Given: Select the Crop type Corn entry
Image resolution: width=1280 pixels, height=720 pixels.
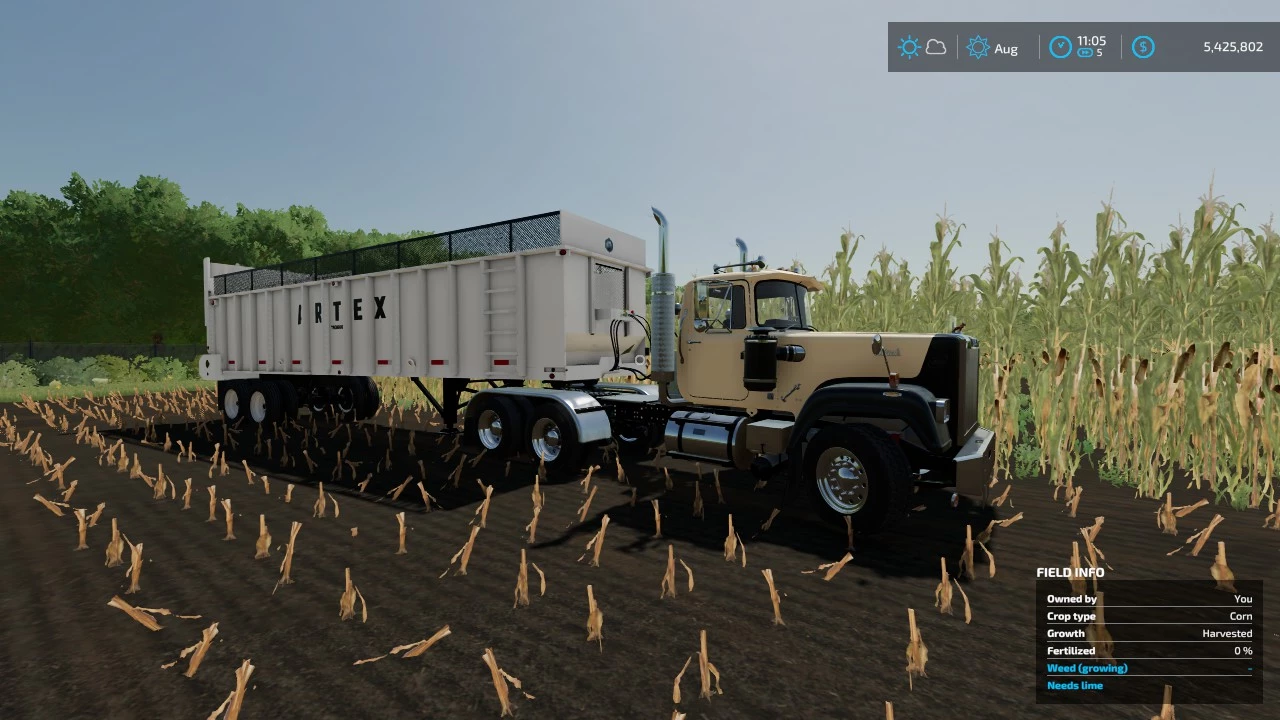Looking at the screenshot, I should (1241, 616).
